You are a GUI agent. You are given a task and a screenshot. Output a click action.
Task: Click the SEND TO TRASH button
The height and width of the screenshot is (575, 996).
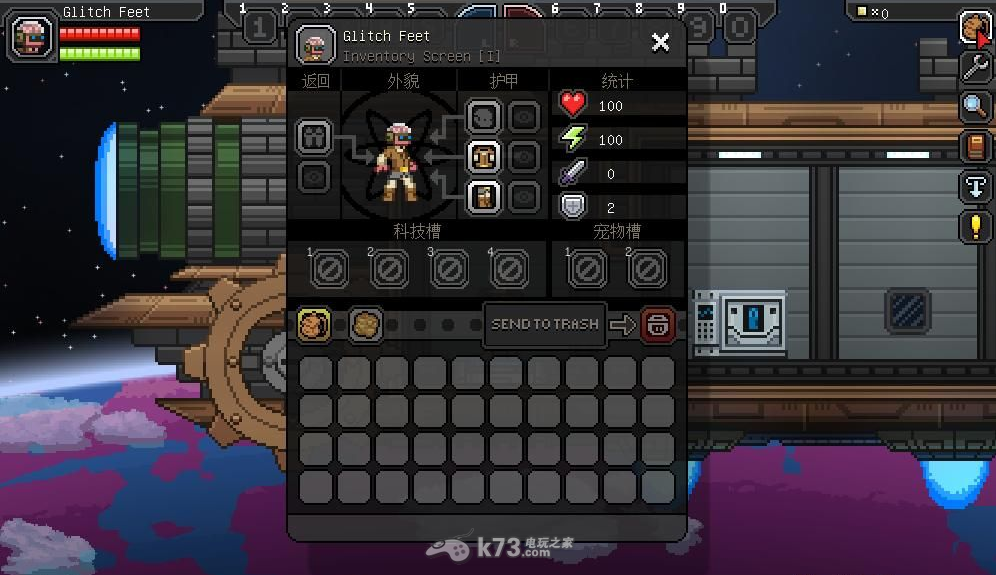click(x=545, y=324)
